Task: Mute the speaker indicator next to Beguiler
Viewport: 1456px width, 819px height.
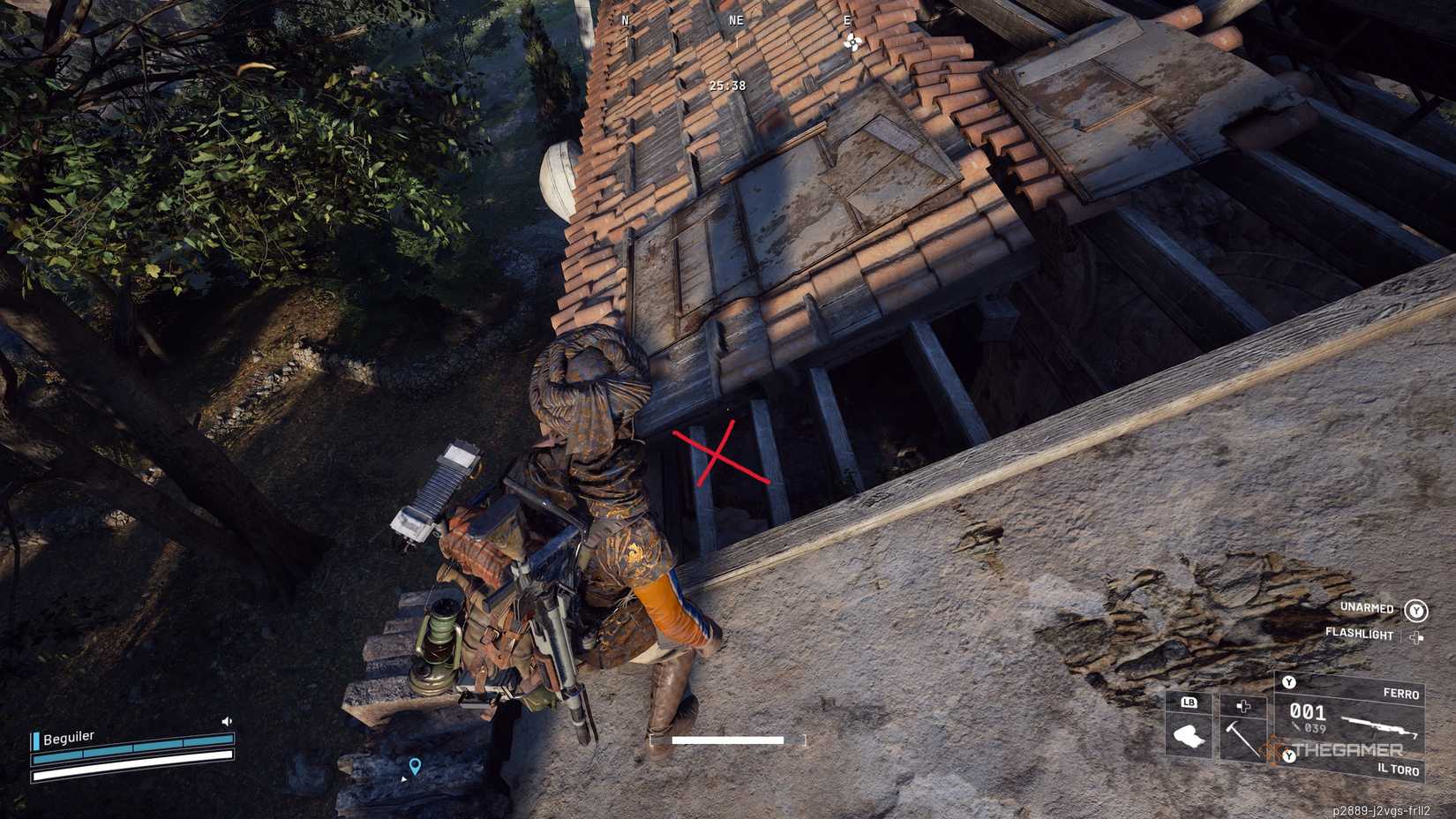Action: [x=226, y=721]
